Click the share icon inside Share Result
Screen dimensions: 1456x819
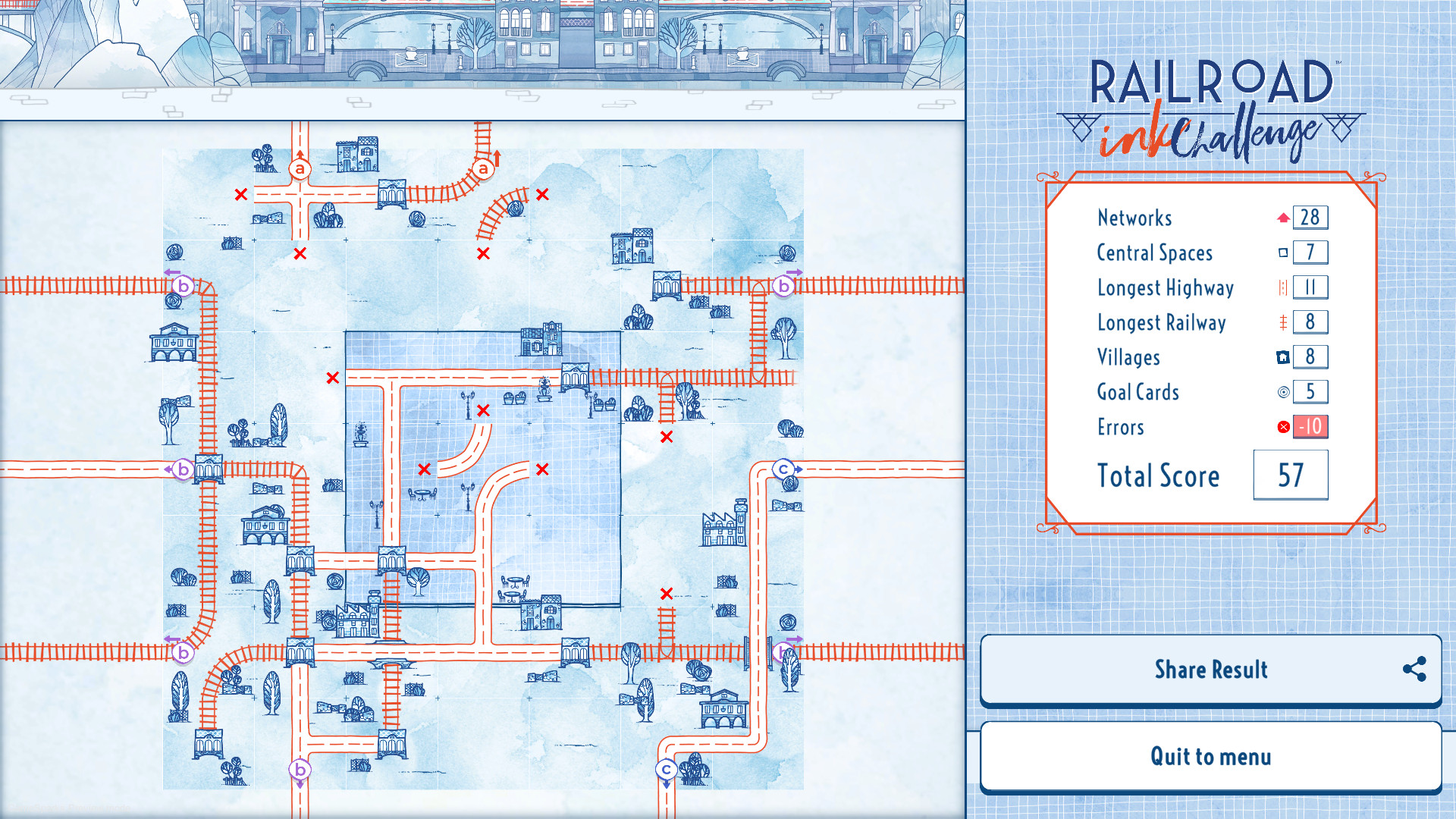point(1414,670)
